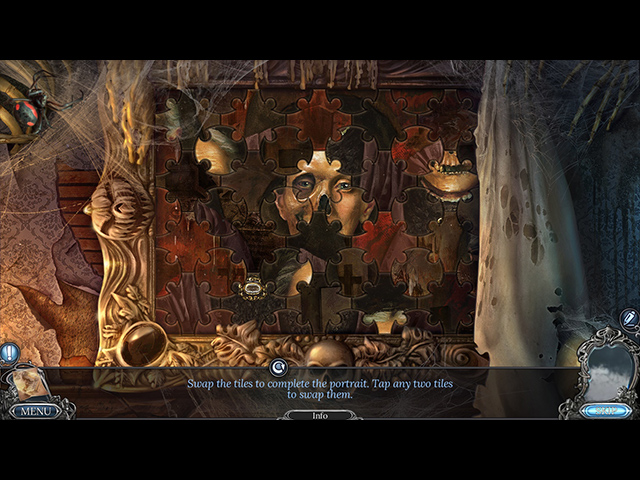Viewport: 640px width, 480px height.
Task: Click the smoky hint mirror
Action: (x=608, y=367)
